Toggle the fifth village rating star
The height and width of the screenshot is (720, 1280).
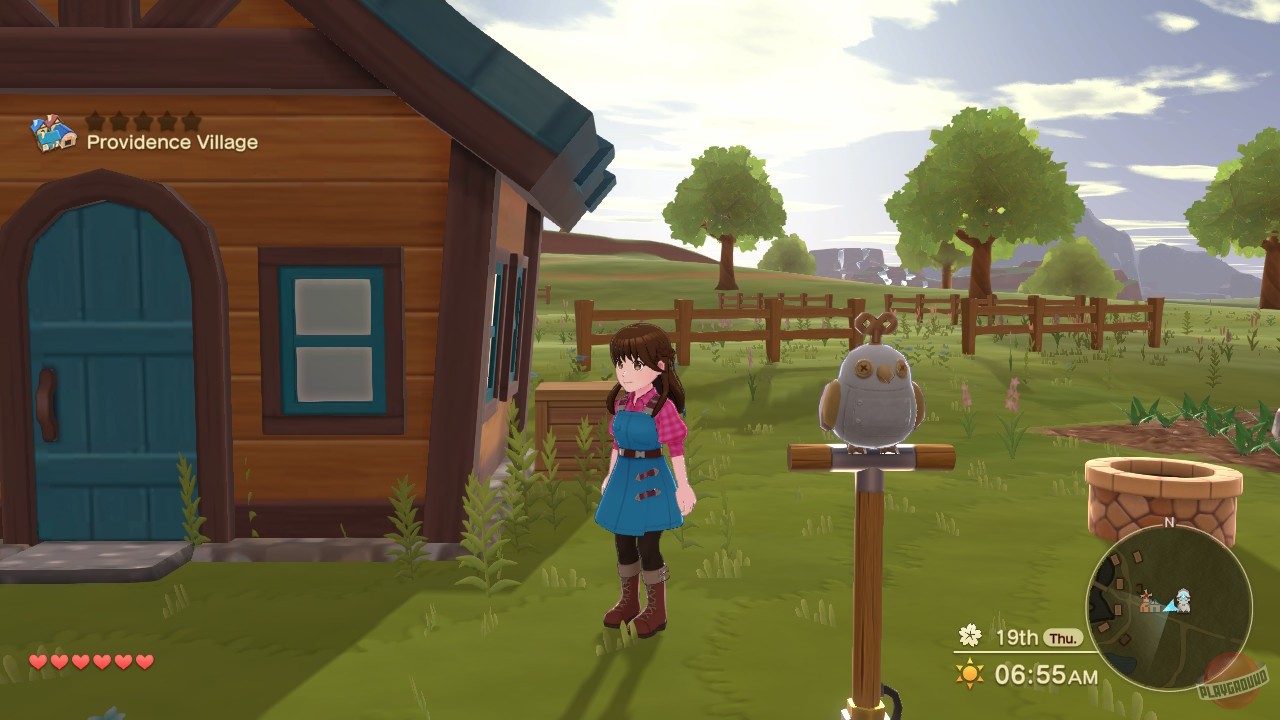click(x=191, y=122)
